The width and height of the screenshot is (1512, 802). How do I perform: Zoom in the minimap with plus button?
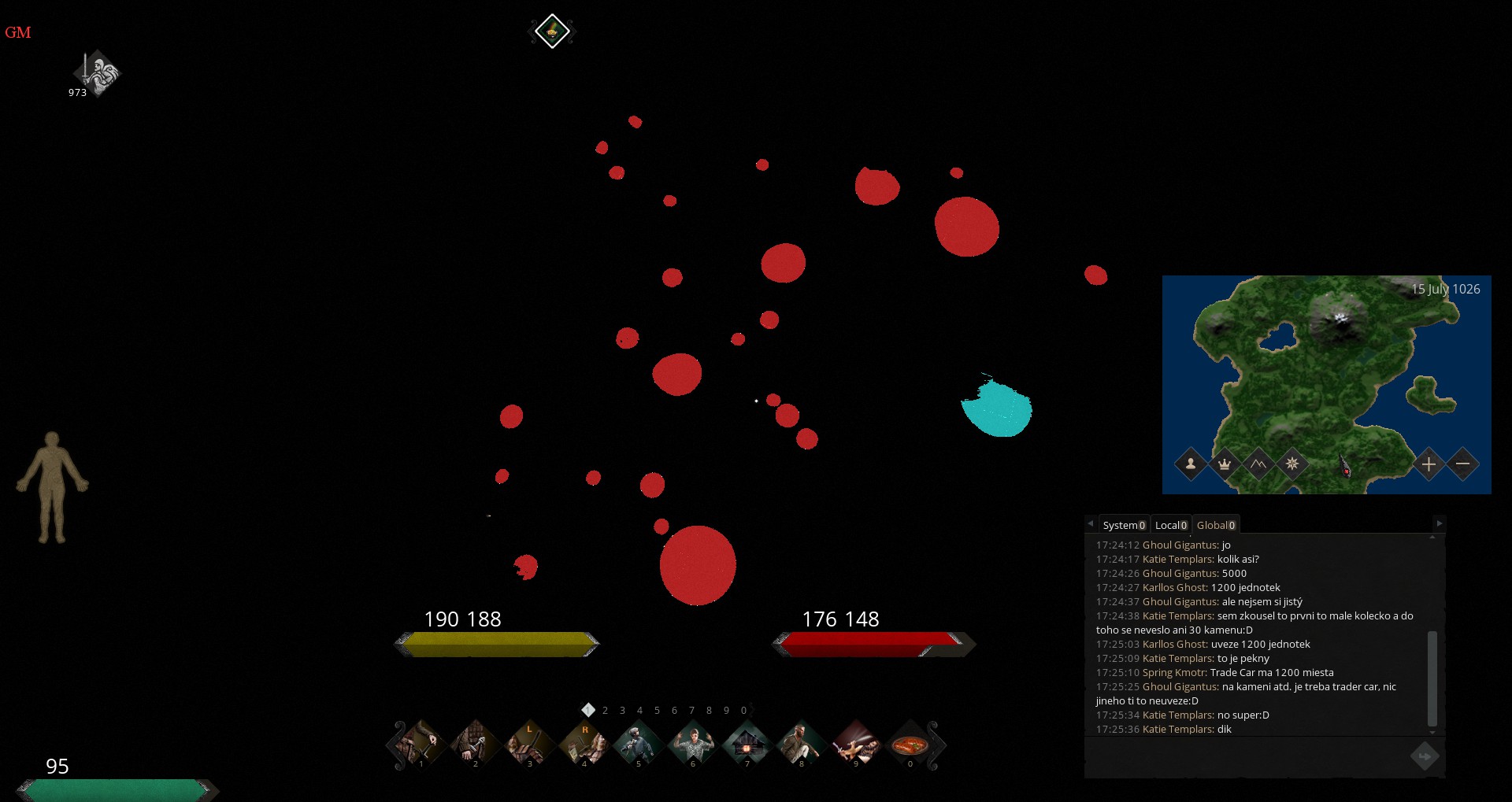point(1429,464)
